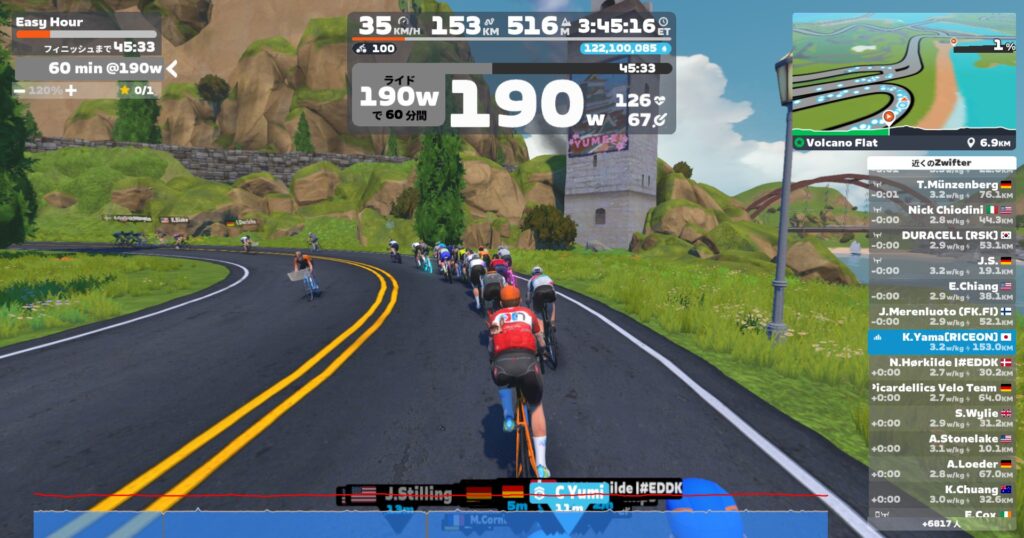
Task: Select T.Münzenberg in the nearby riders list
Action: click(941, 190)
